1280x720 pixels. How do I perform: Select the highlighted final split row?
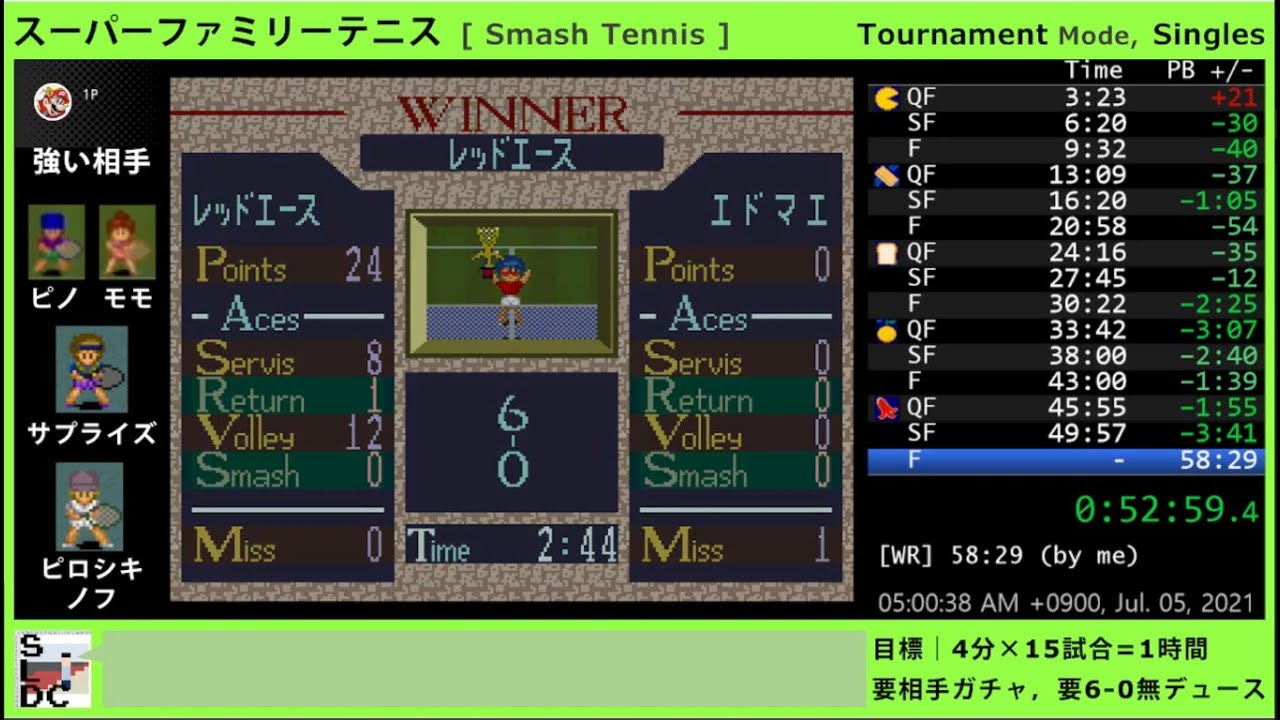1065,461
